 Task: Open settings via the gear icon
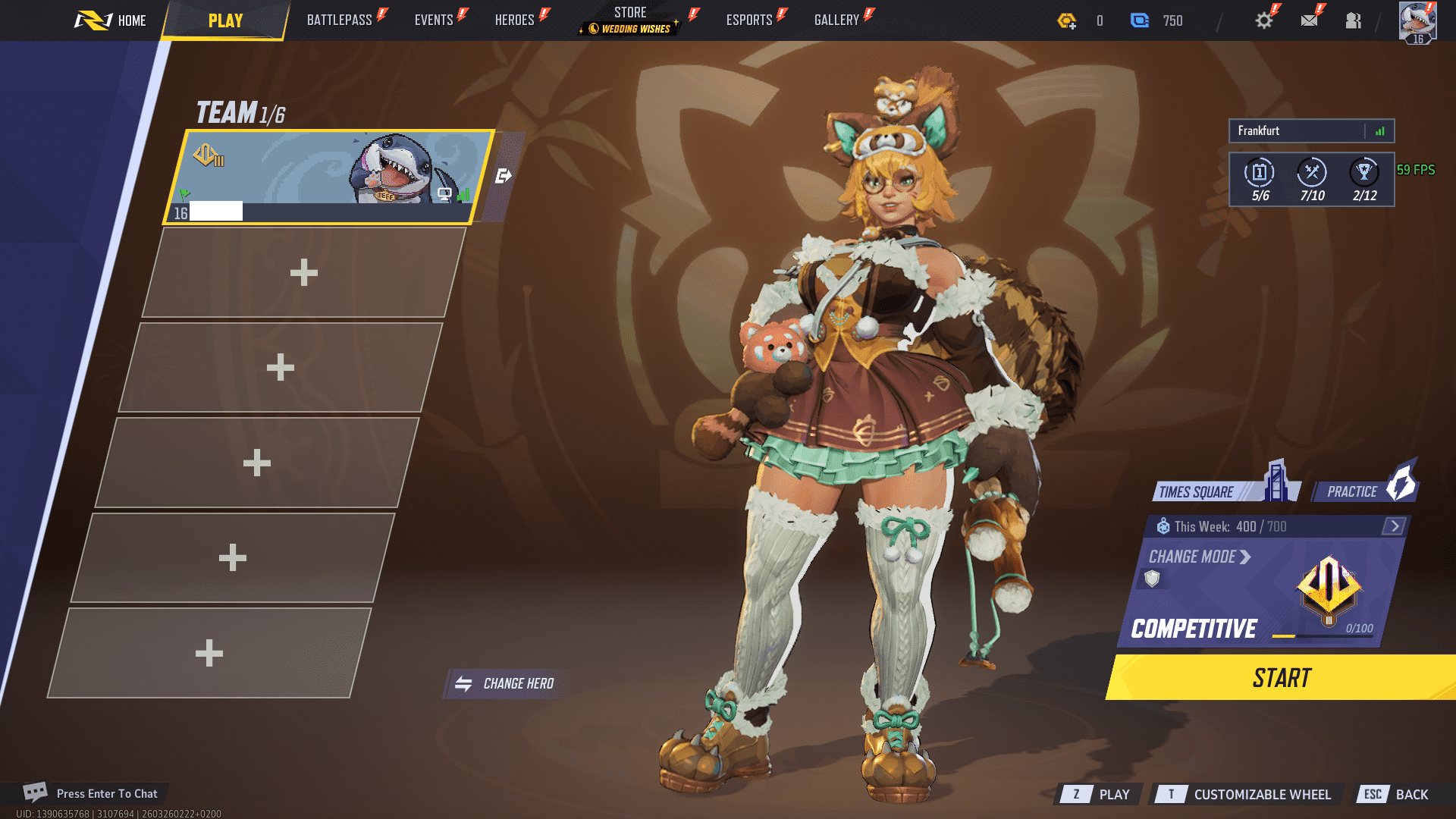click(1263, 20)
